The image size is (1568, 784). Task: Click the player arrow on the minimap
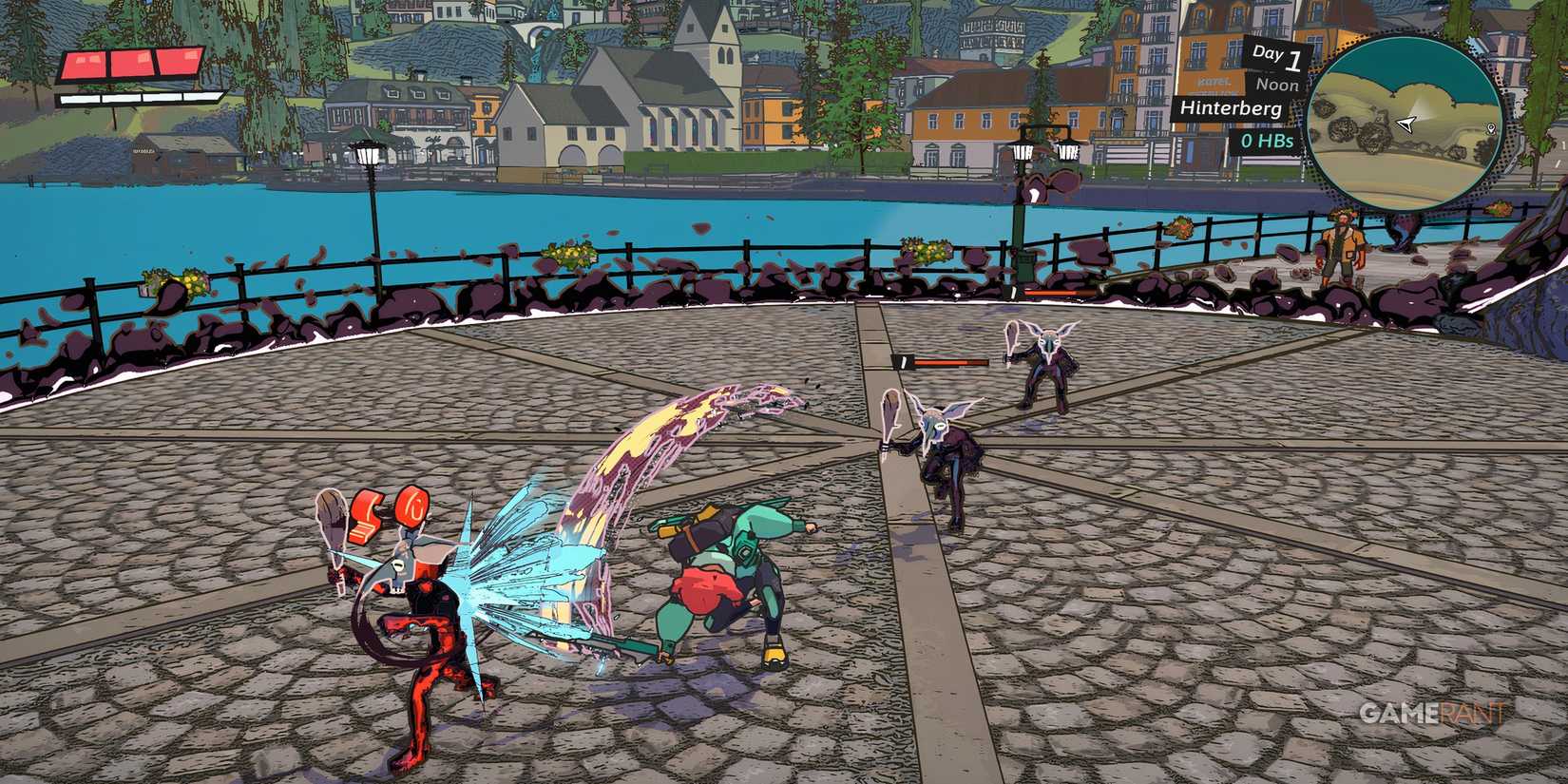coord(1405,125)
